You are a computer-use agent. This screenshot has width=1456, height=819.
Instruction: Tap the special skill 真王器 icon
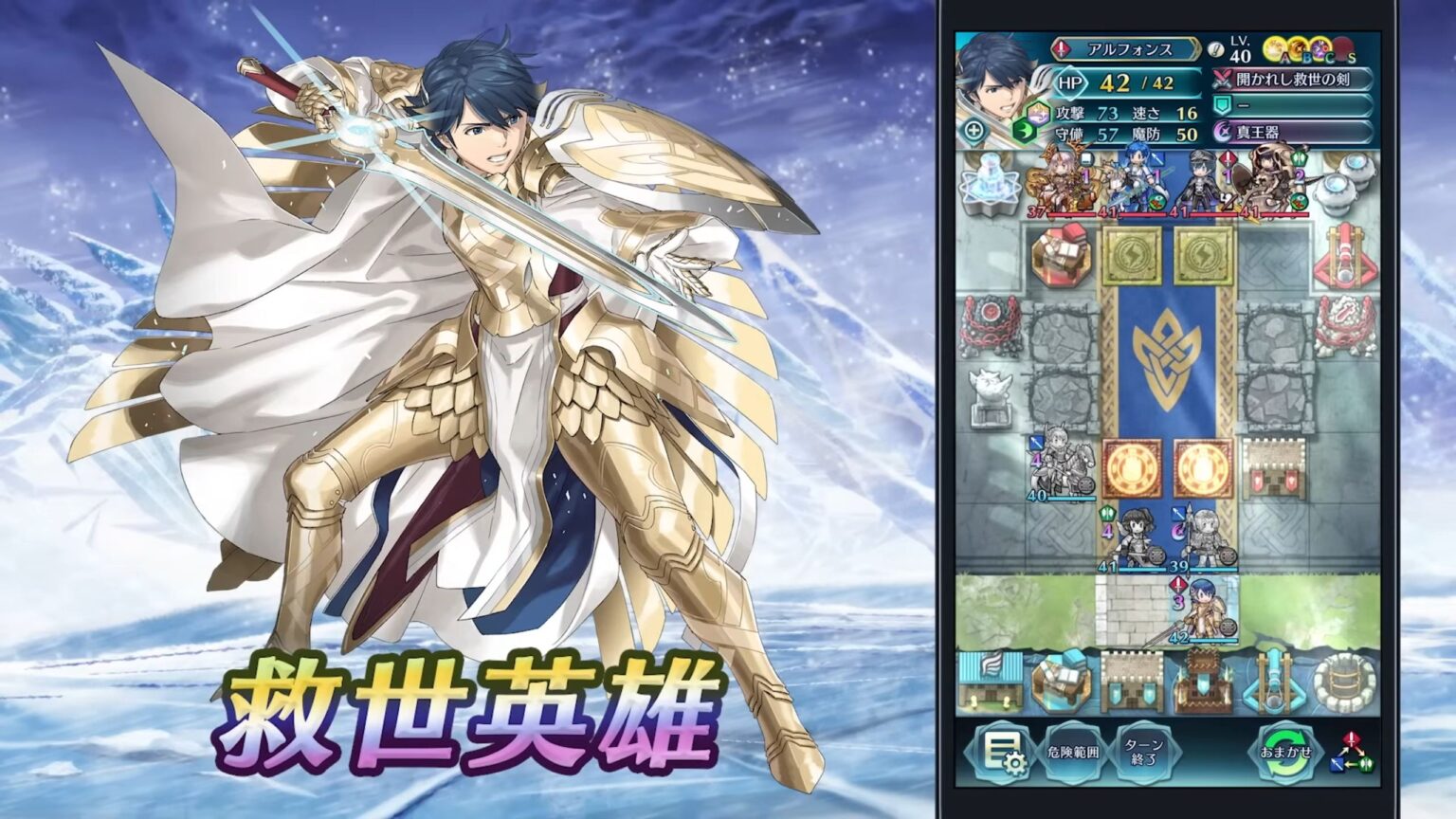[x=1222, y=133]
